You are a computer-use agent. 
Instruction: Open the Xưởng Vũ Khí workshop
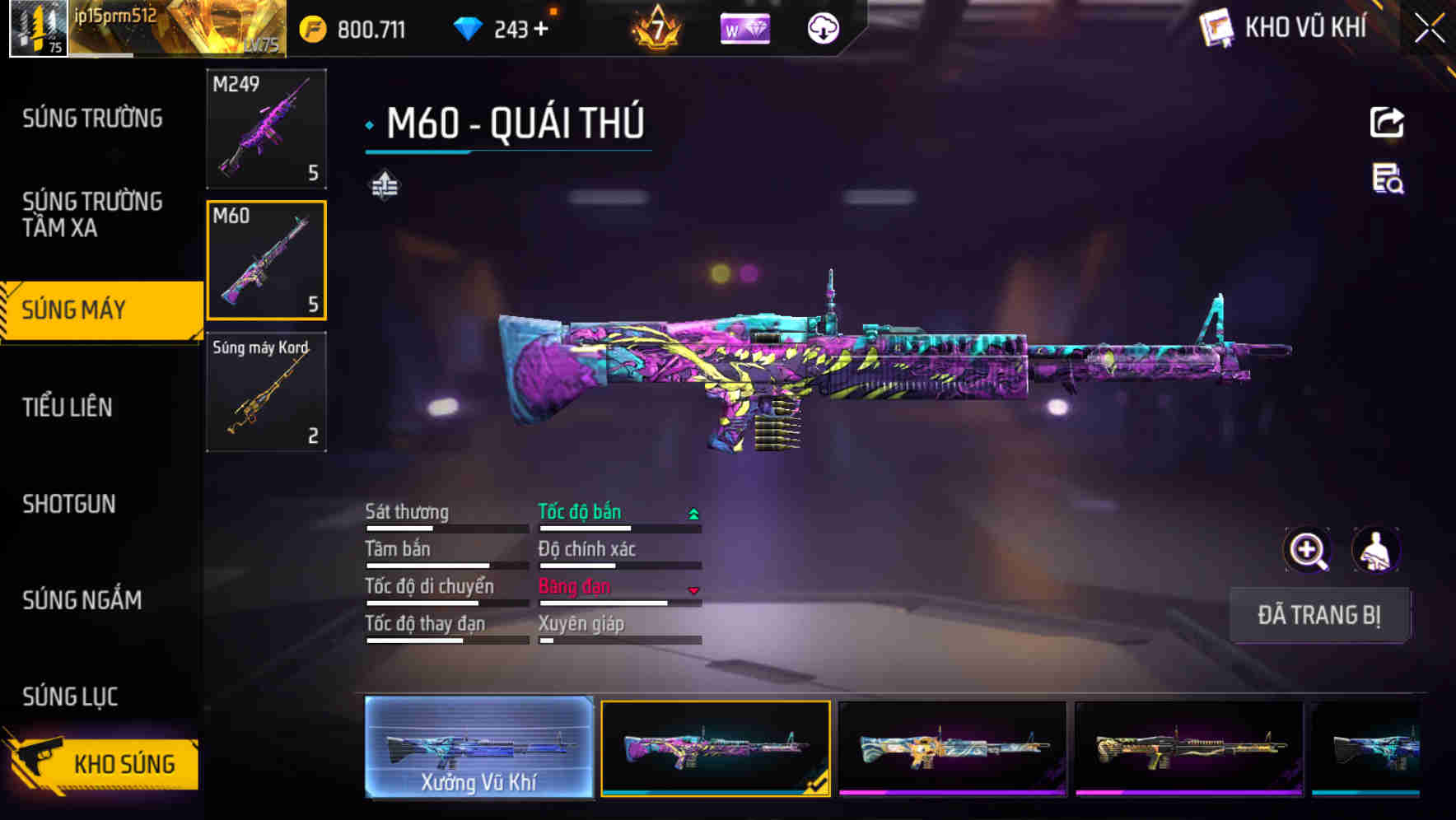pyautogui.click(x=478, y=748)
